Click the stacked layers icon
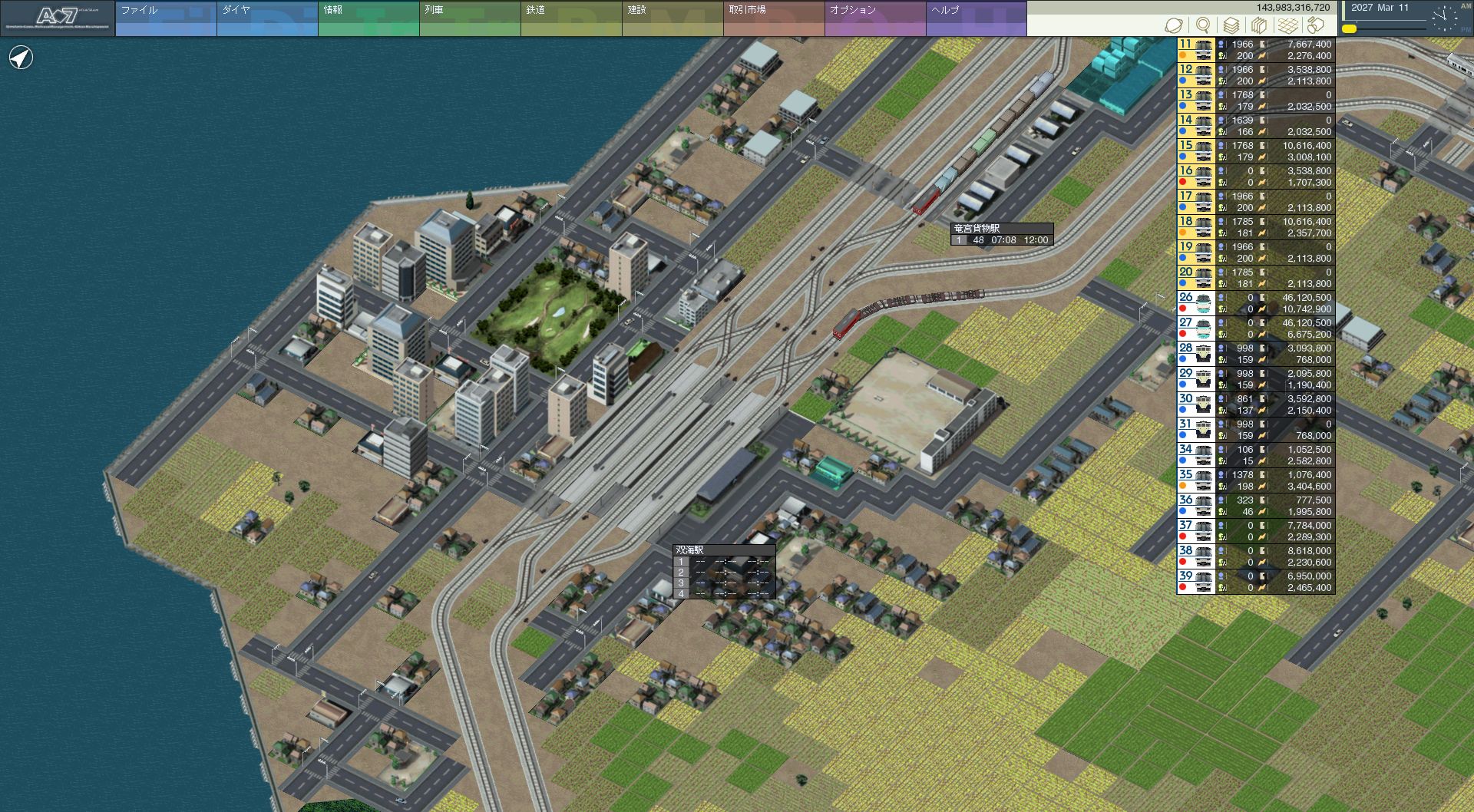 [1231, 26]
